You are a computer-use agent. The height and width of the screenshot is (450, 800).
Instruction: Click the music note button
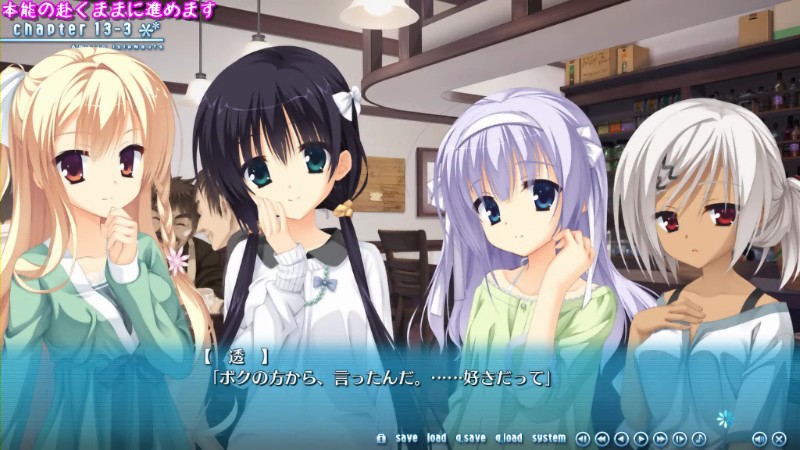[699, 438]
